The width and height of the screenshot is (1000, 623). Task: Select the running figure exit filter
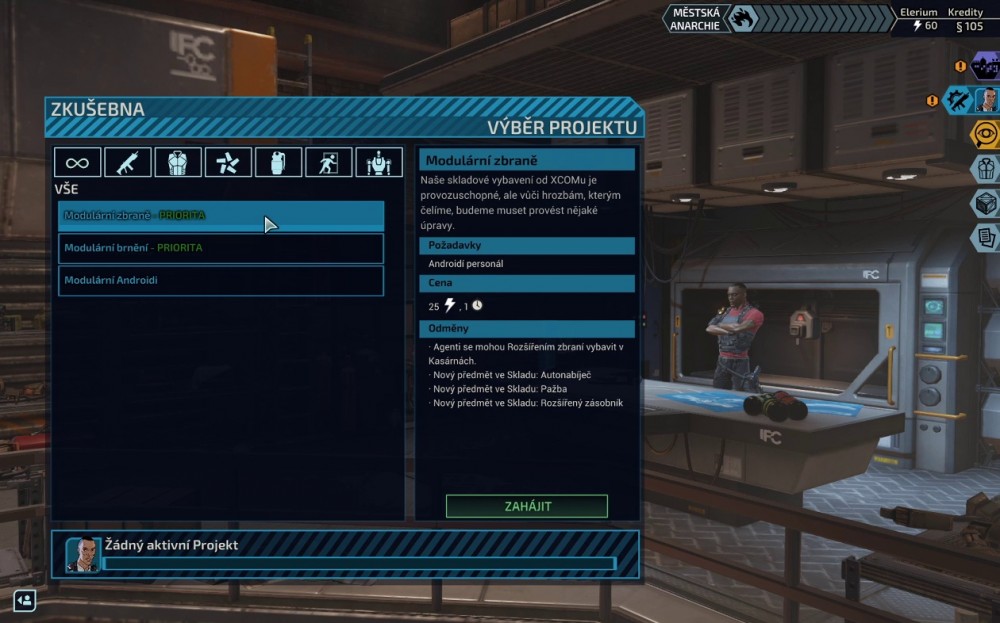328,162
